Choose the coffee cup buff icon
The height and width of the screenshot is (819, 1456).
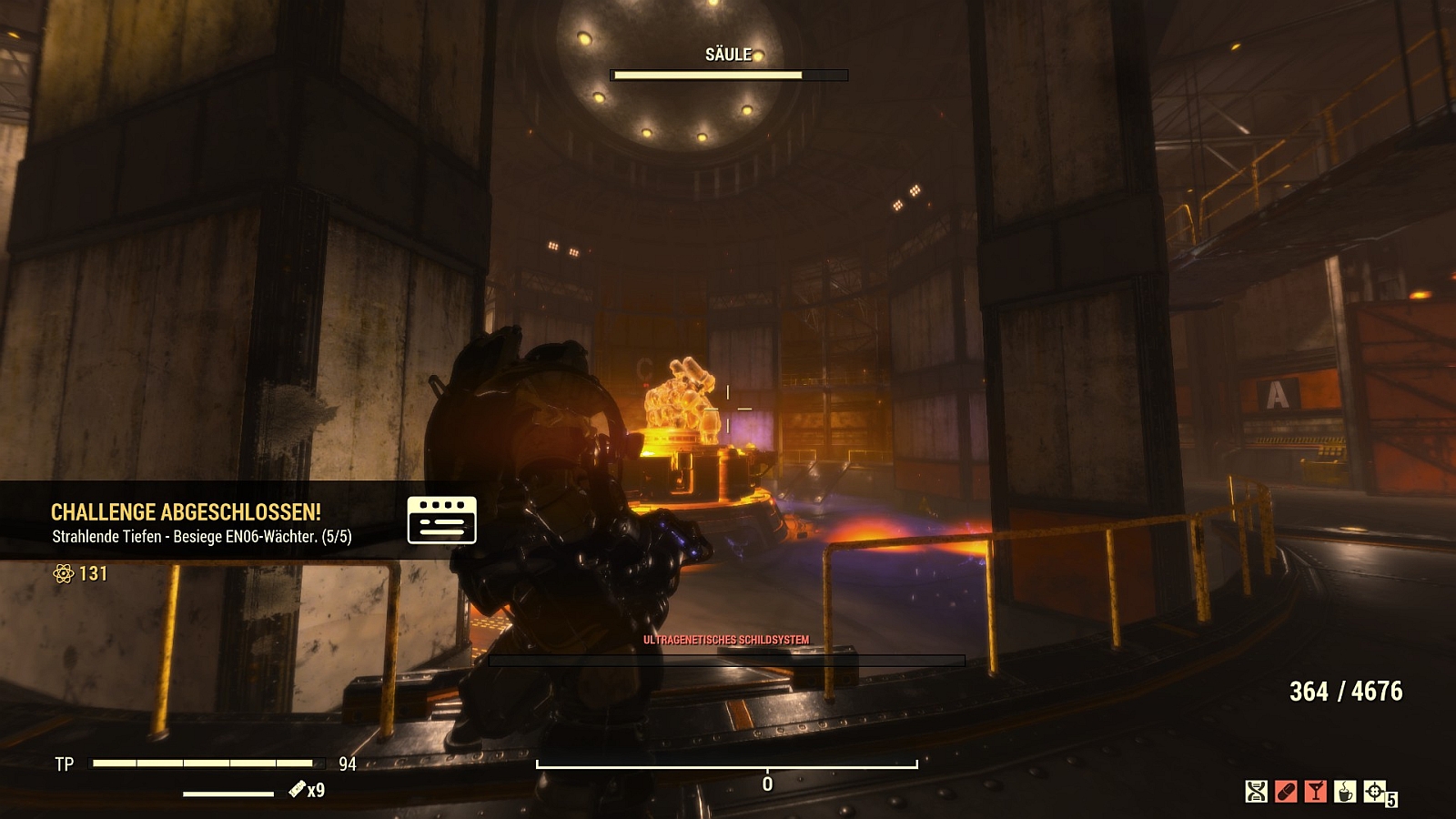[x=1345, y=792]
